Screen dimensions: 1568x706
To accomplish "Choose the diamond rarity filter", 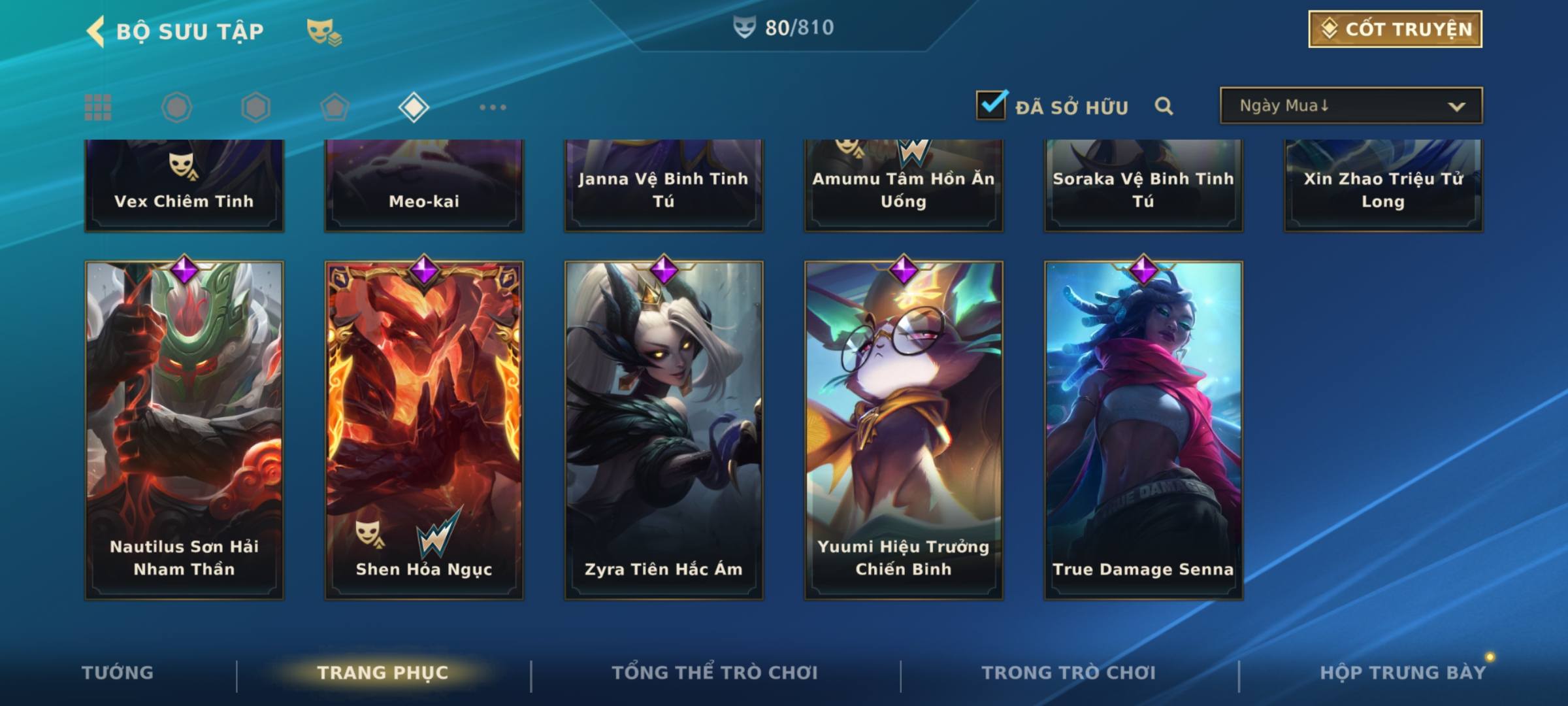I will coord(414,107).
